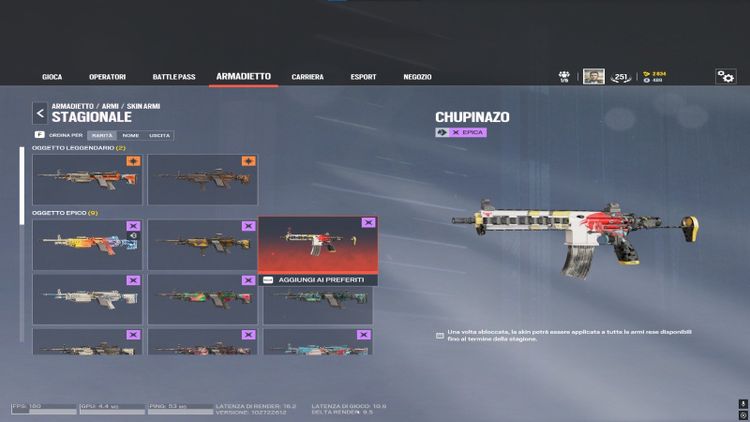Go to the Carriera tab
Image resolution: width=750 pixels, height=422 pixels.
307,77
